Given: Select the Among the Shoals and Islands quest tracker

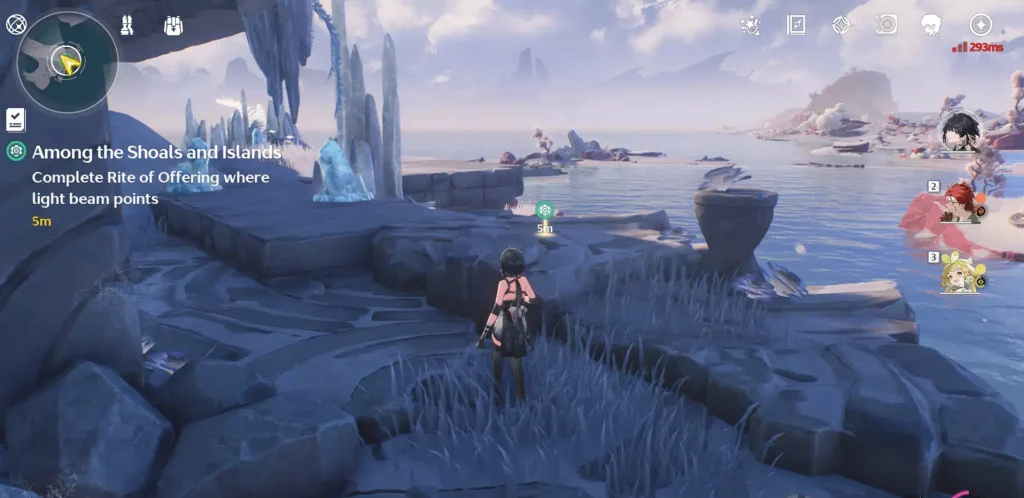Looking at the screenshot, I should [156, 153].
